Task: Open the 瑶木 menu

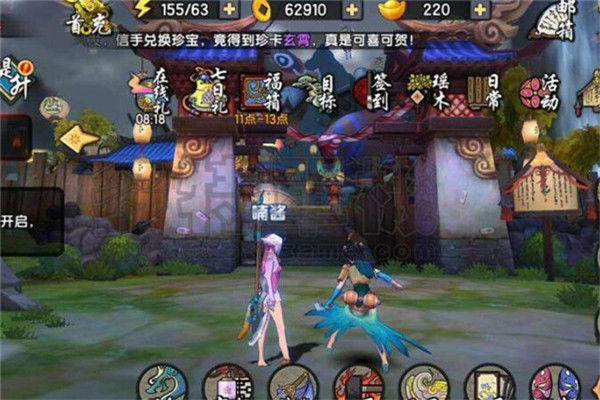Action: tap(429, 91)
